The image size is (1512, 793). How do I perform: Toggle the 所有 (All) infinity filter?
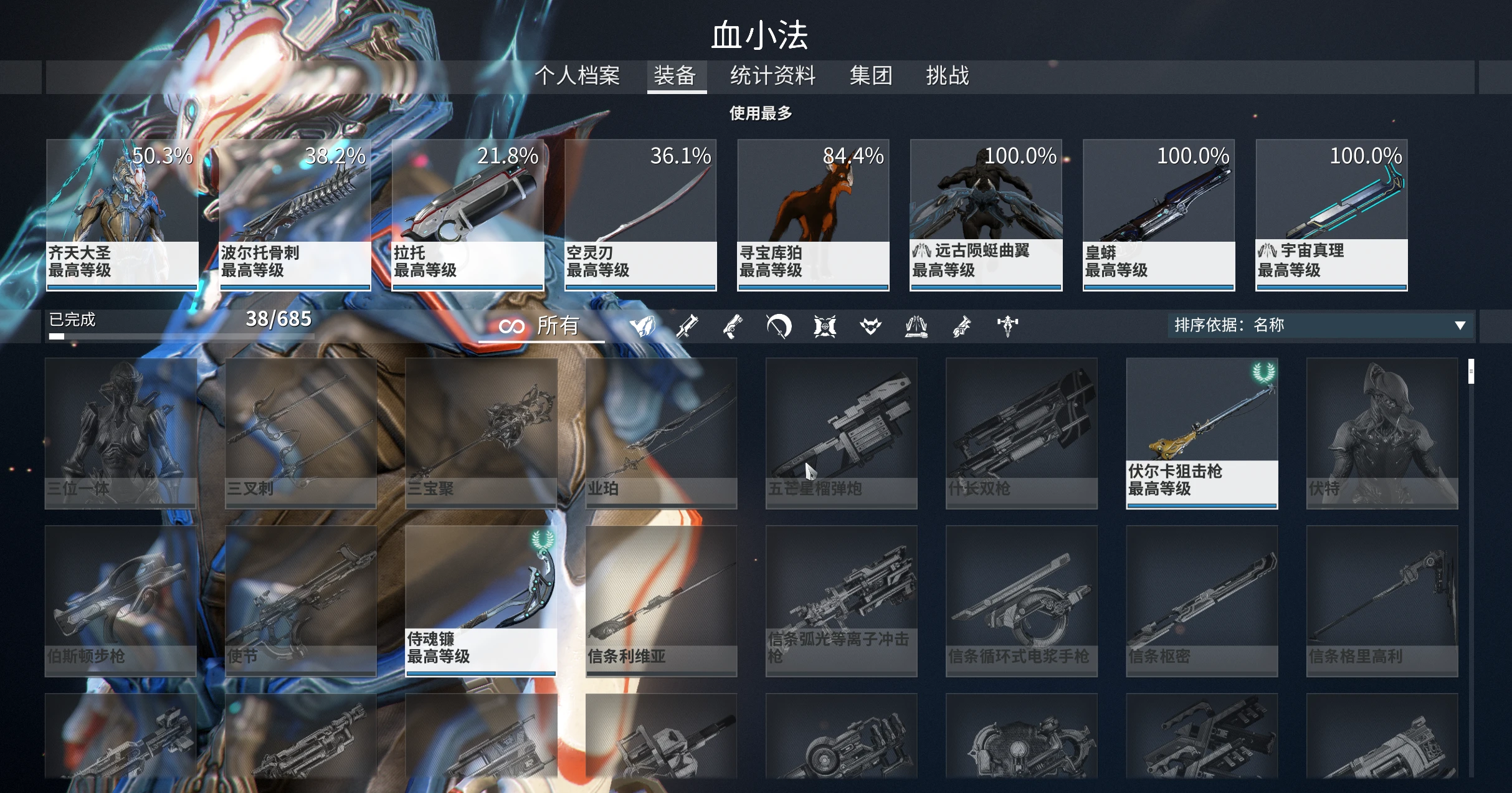[x=542, y=326]
